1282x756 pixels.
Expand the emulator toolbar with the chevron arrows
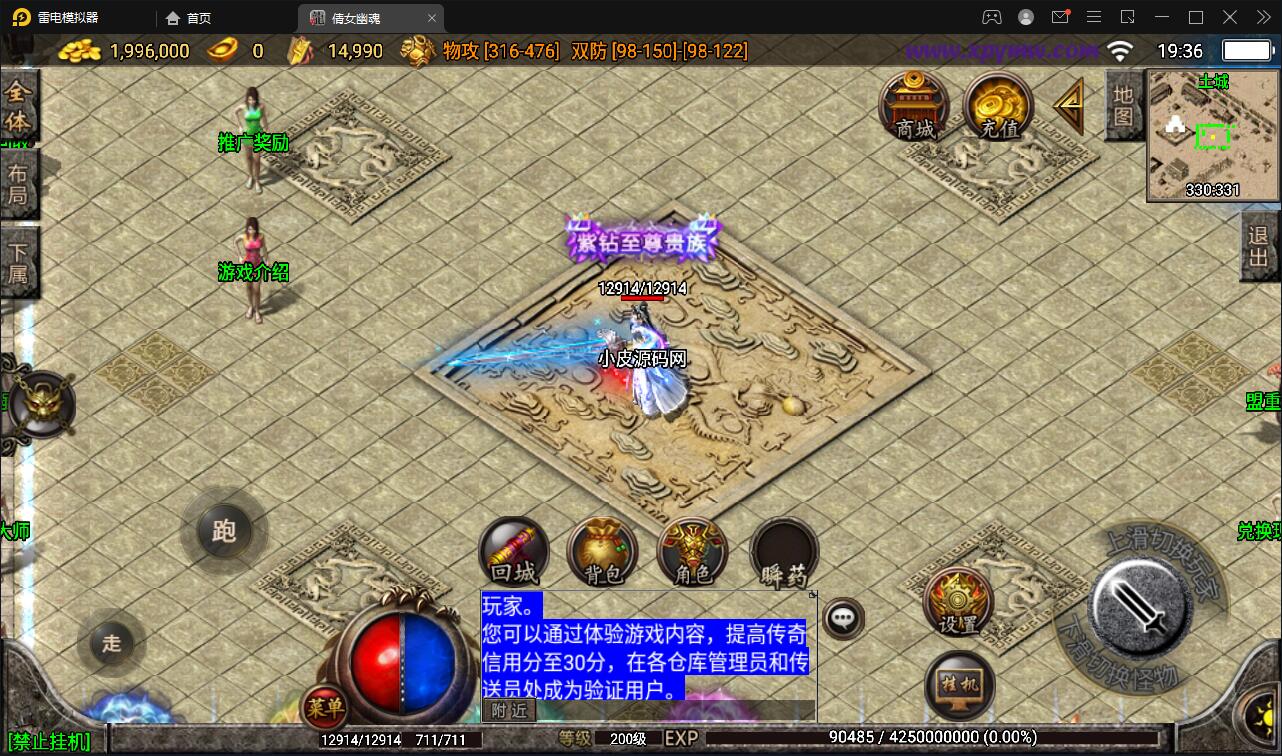pyautogui.click(x=1262, y=17)
